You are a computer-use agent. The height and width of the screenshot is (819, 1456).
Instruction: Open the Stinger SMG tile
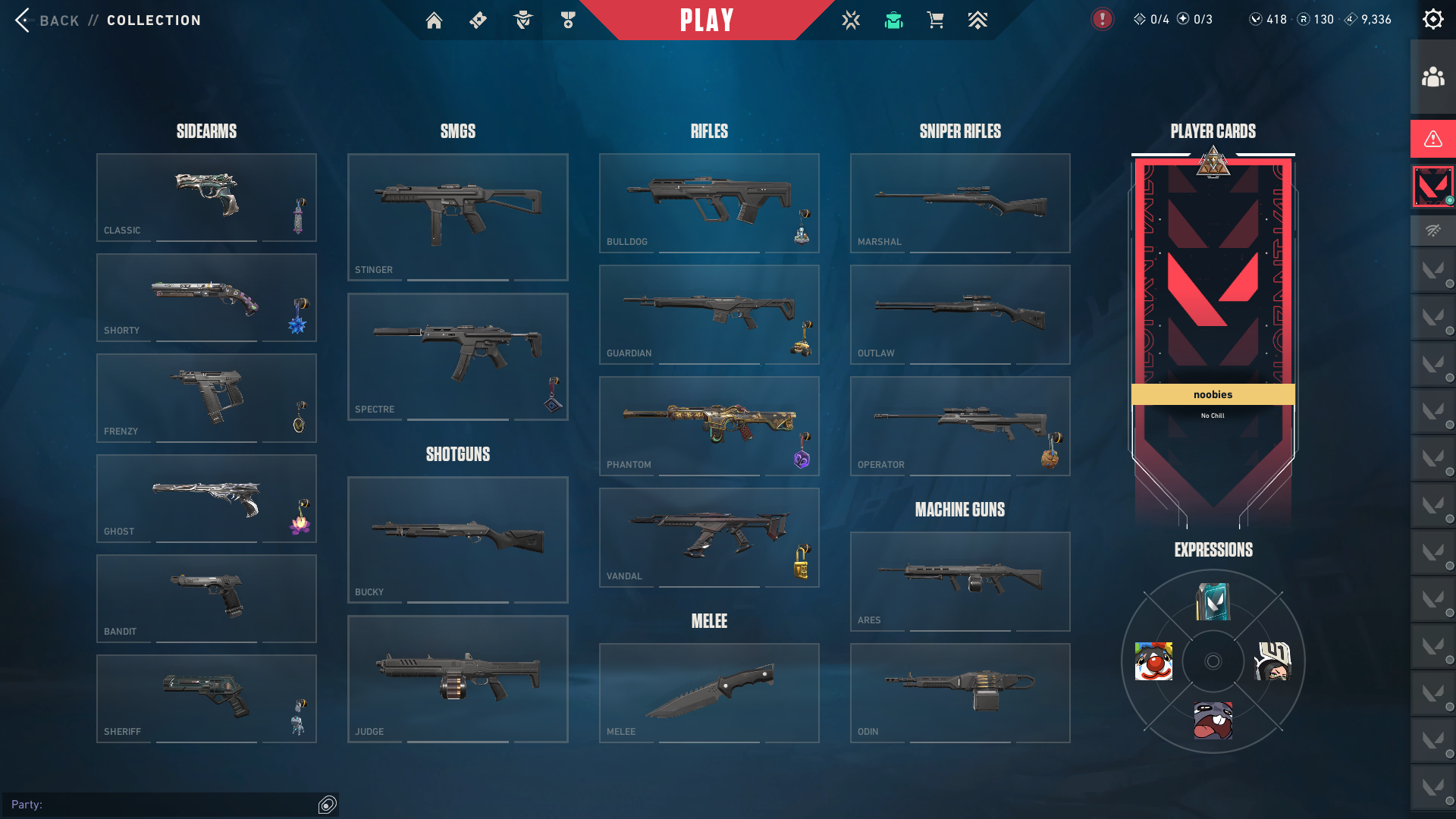pos(457,217)
